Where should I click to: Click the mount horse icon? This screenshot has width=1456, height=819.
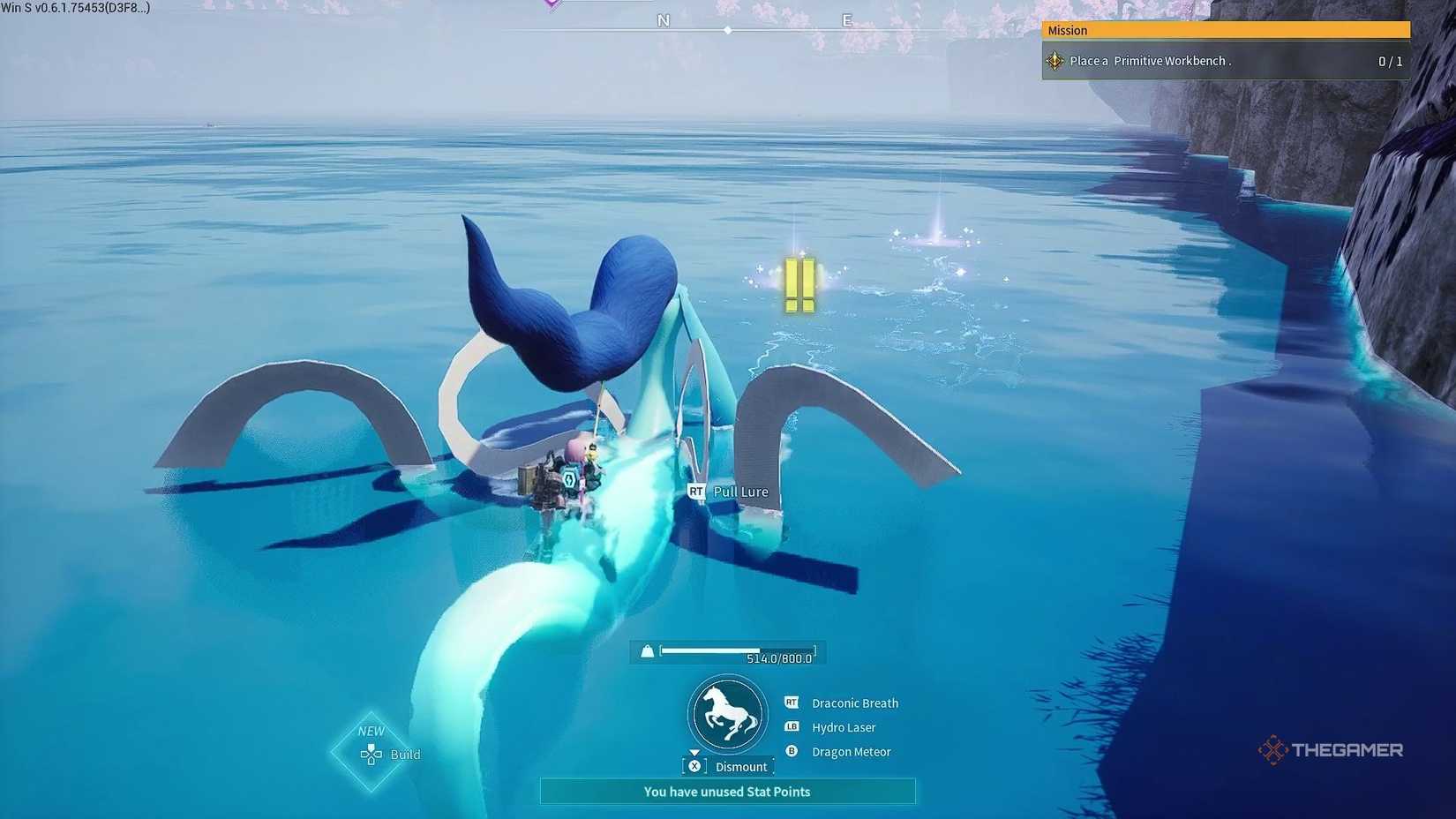[x=726, y=715]
